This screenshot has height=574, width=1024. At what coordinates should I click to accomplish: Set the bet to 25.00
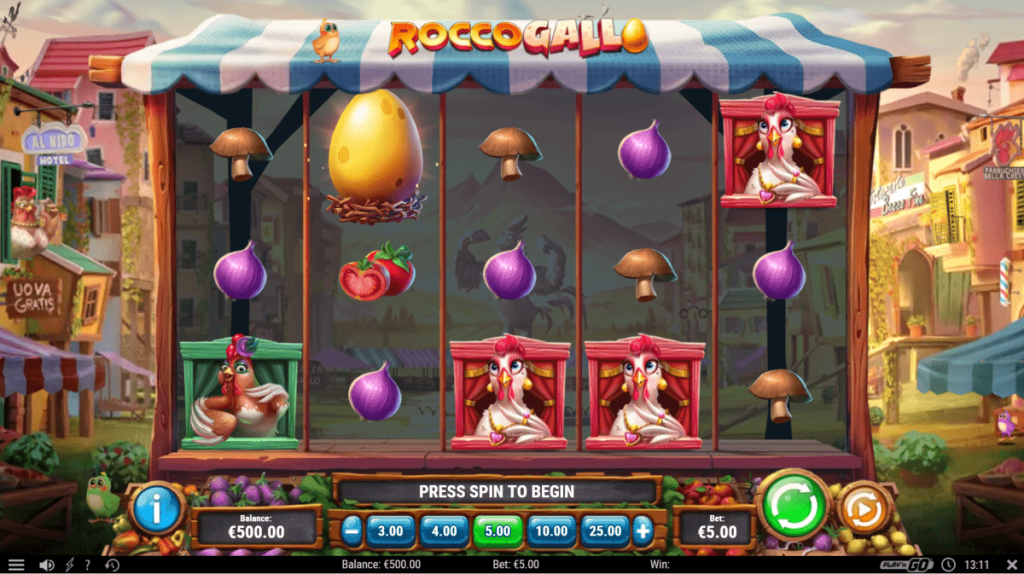[x=605, y=530]
